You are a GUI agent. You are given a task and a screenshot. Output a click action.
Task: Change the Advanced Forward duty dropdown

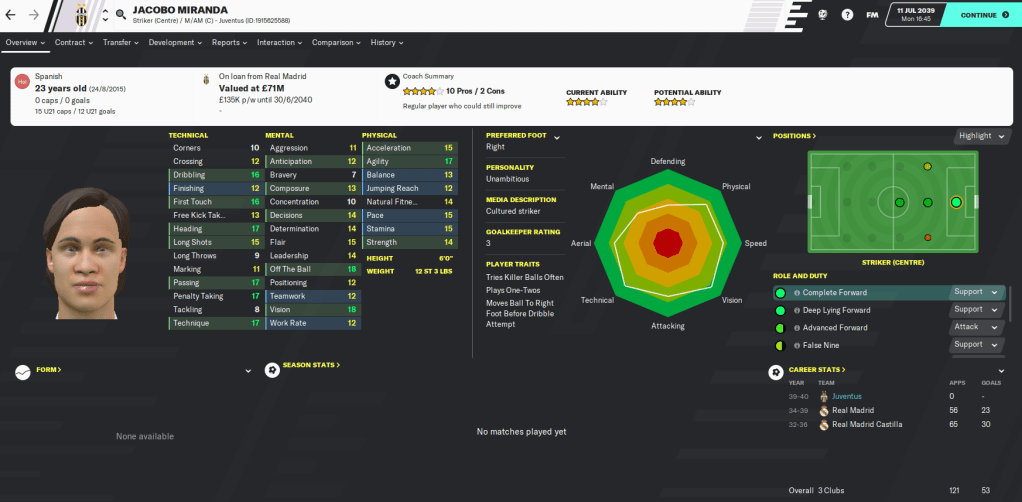coord(976,327)
